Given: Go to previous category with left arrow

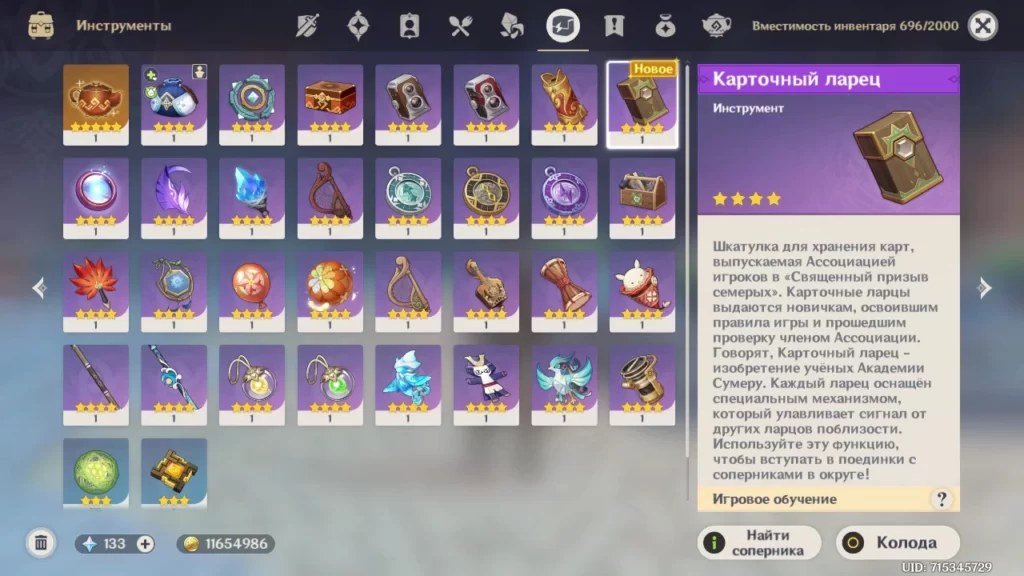Looking at the screenshot, I should pyautogui.click(x=40, y=289).
